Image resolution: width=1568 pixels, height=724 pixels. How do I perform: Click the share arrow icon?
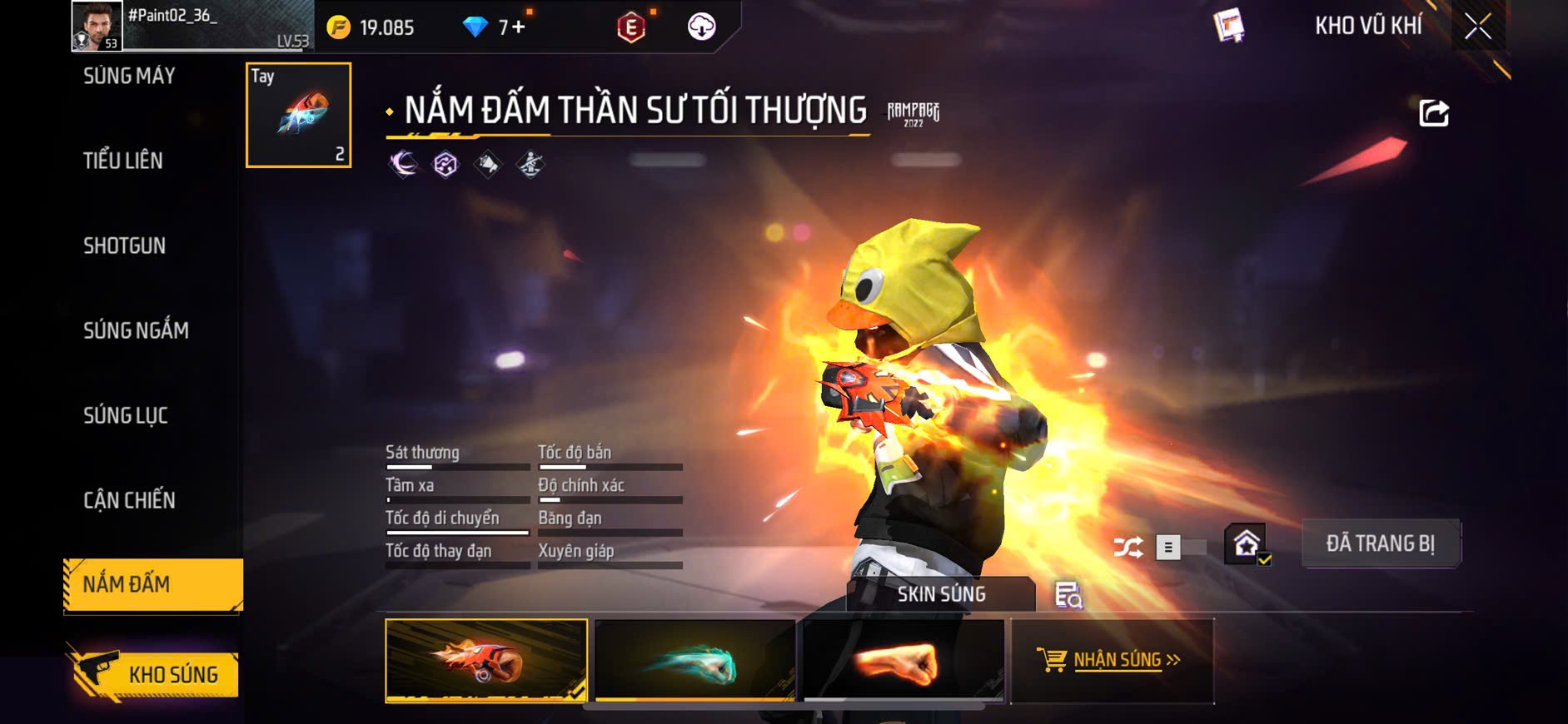1433,112
